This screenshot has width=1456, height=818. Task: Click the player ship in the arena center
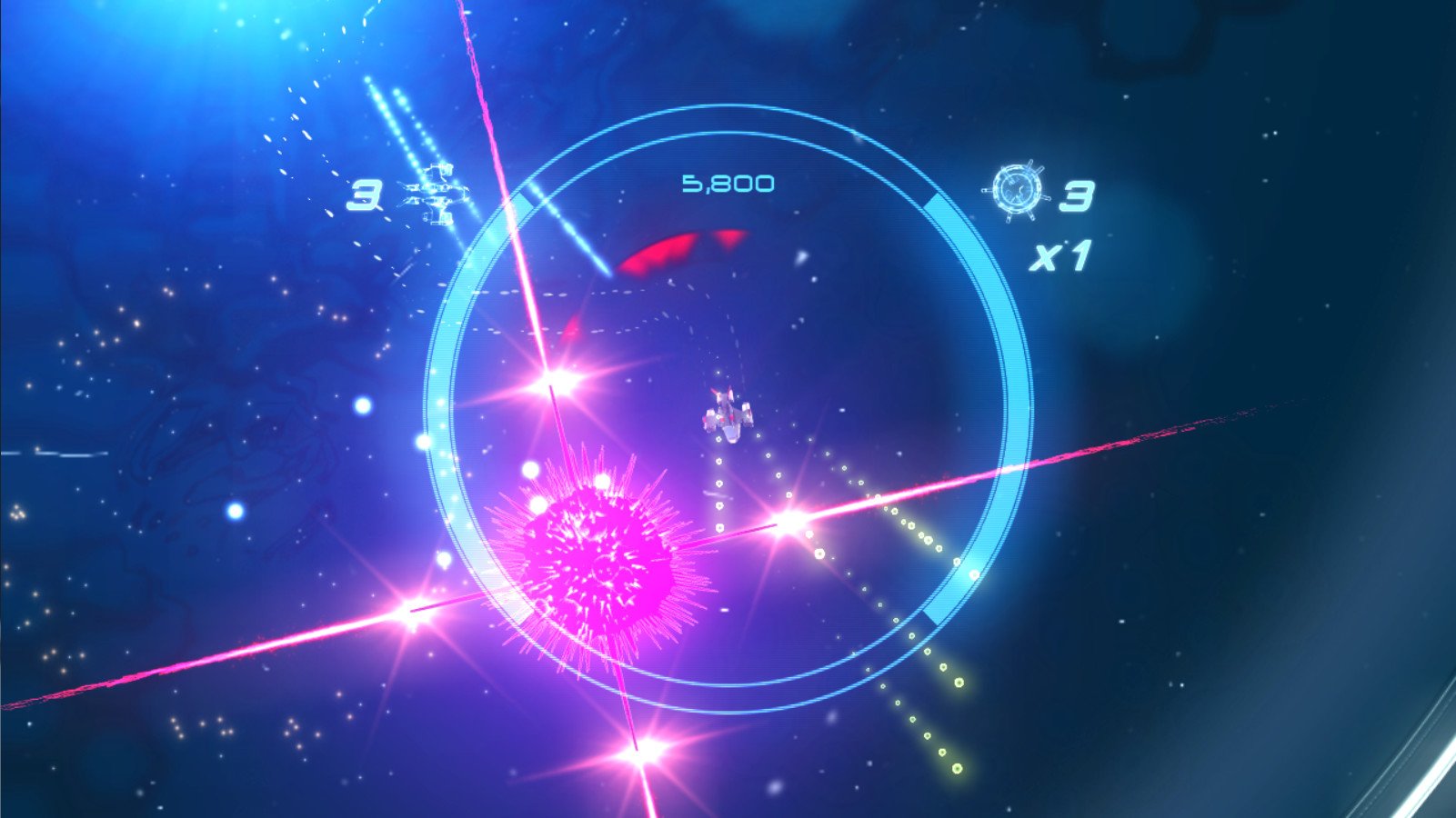click(728, 411)
